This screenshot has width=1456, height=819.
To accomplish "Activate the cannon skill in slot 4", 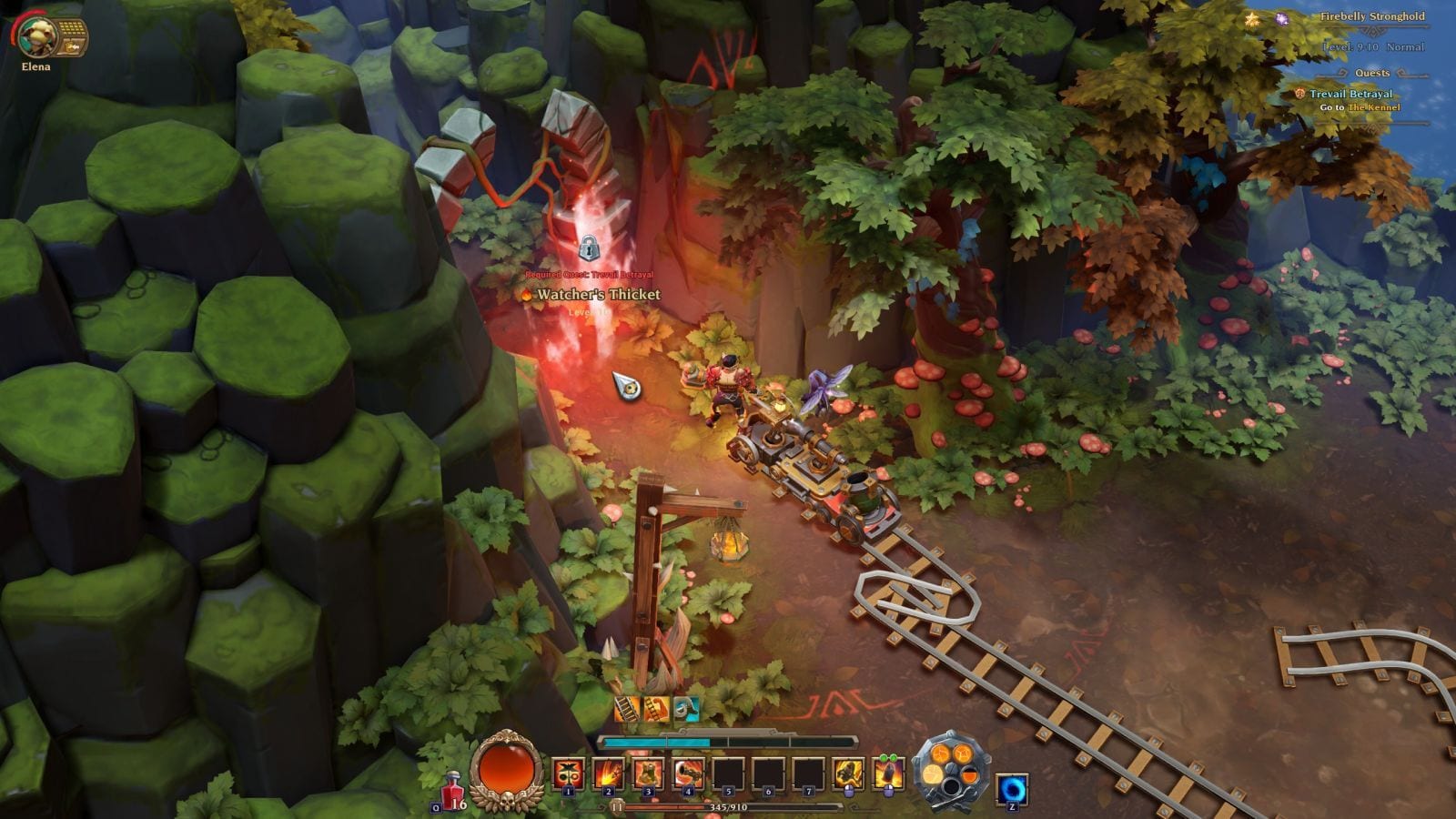I will 688,774.
